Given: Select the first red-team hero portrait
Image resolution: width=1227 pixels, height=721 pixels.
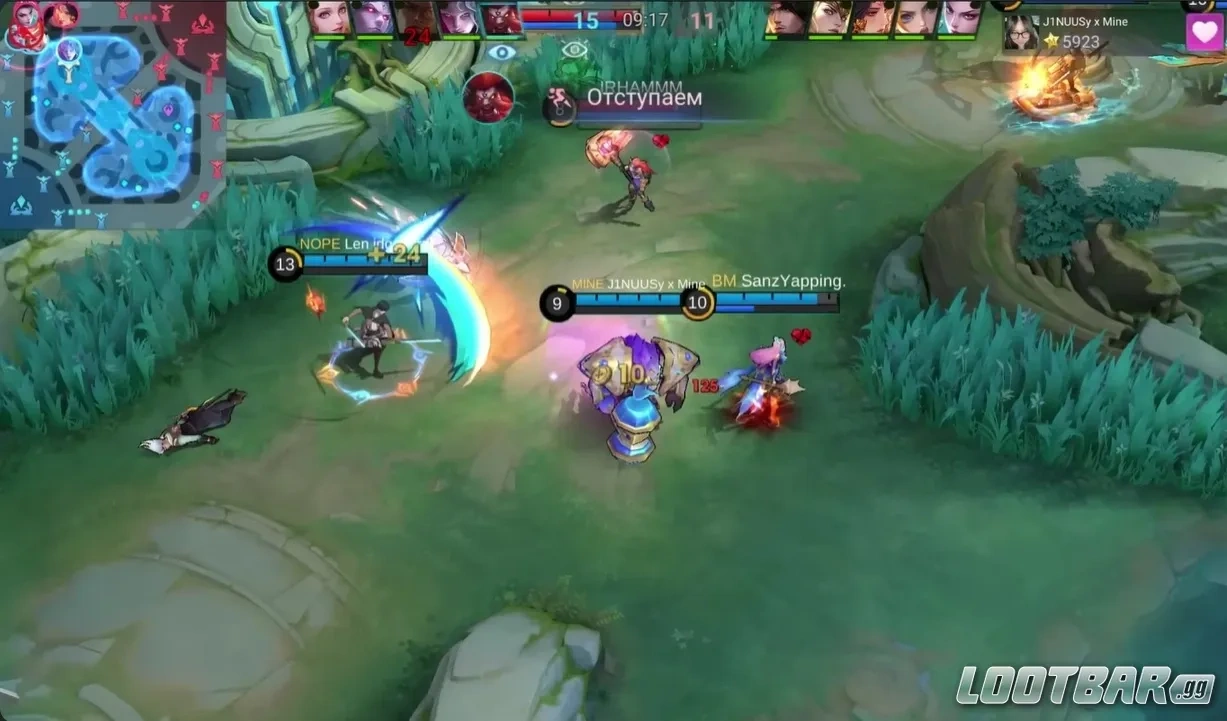Looking at the screenshot, I should (787, 18).
